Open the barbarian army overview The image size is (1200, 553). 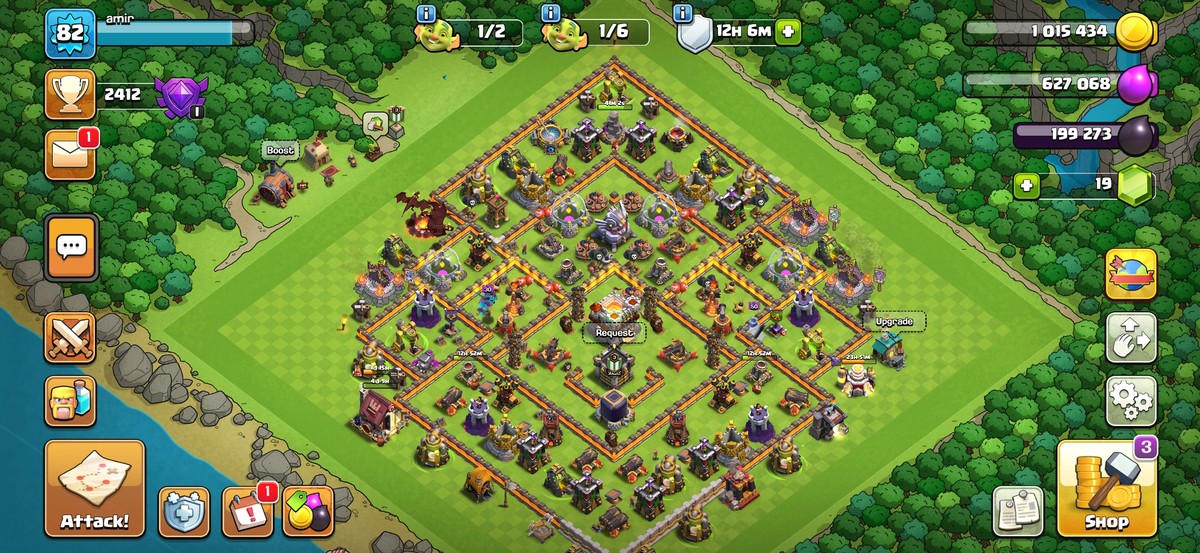coord(70,401)
